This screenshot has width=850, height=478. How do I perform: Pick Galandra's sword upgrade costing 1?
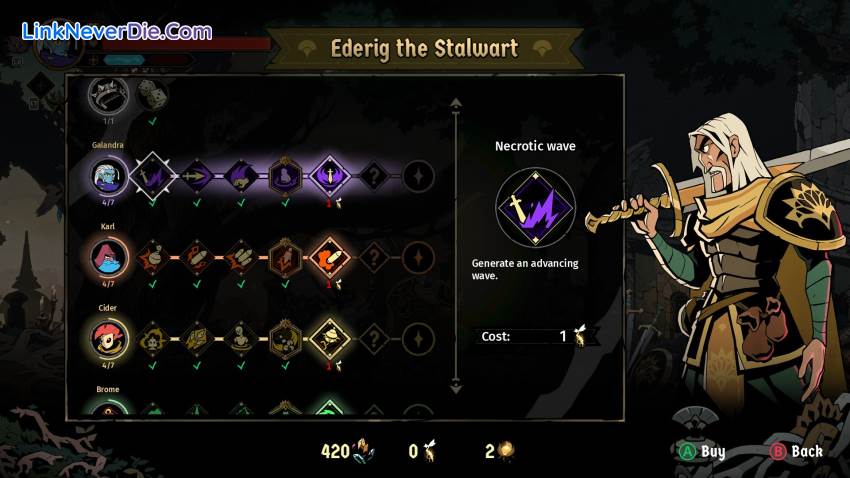pyautogui.click(x=330, y=176)
